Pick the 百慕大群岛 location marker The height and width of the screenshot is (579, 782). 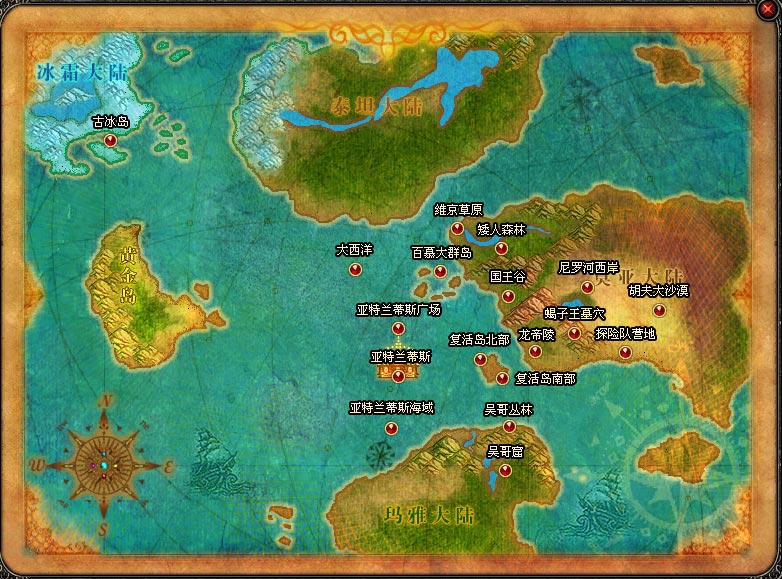[440, 271]
